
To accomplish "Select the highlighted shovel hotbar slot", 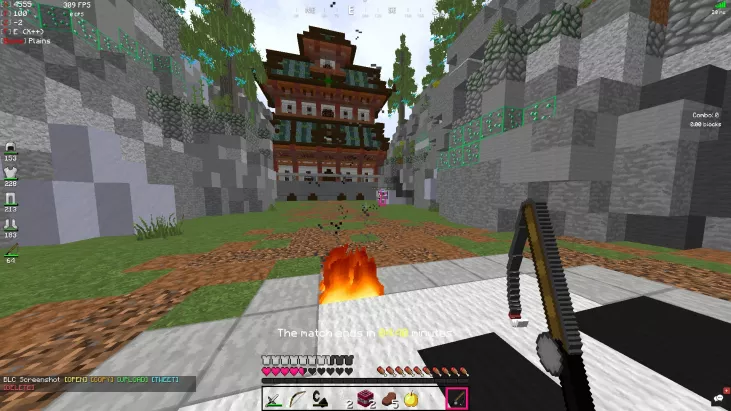I will coord(457,400).
